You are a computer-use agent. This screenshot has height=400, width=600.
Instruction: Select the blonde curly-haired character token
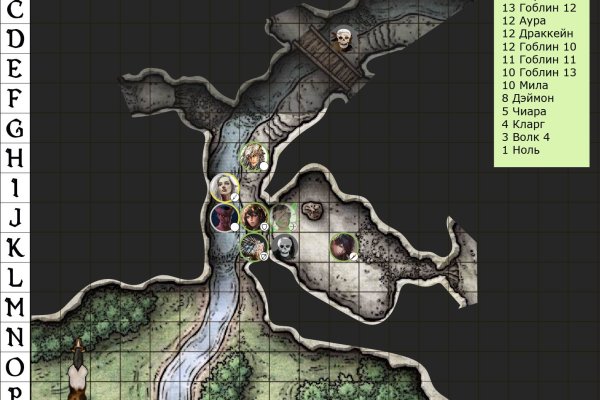coord(255,158)
